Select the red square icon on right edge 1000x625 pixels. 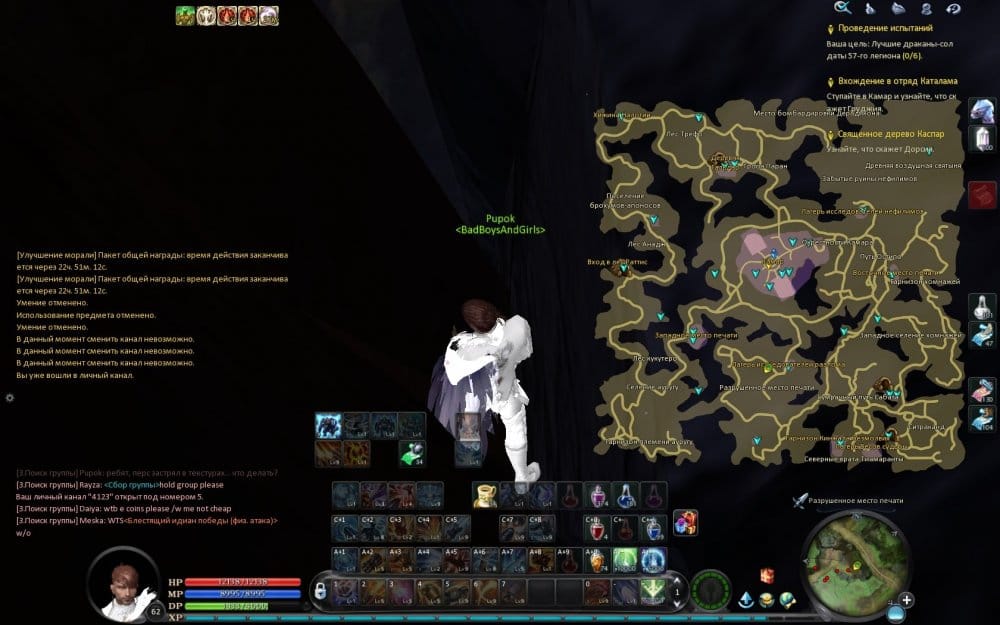982,194
